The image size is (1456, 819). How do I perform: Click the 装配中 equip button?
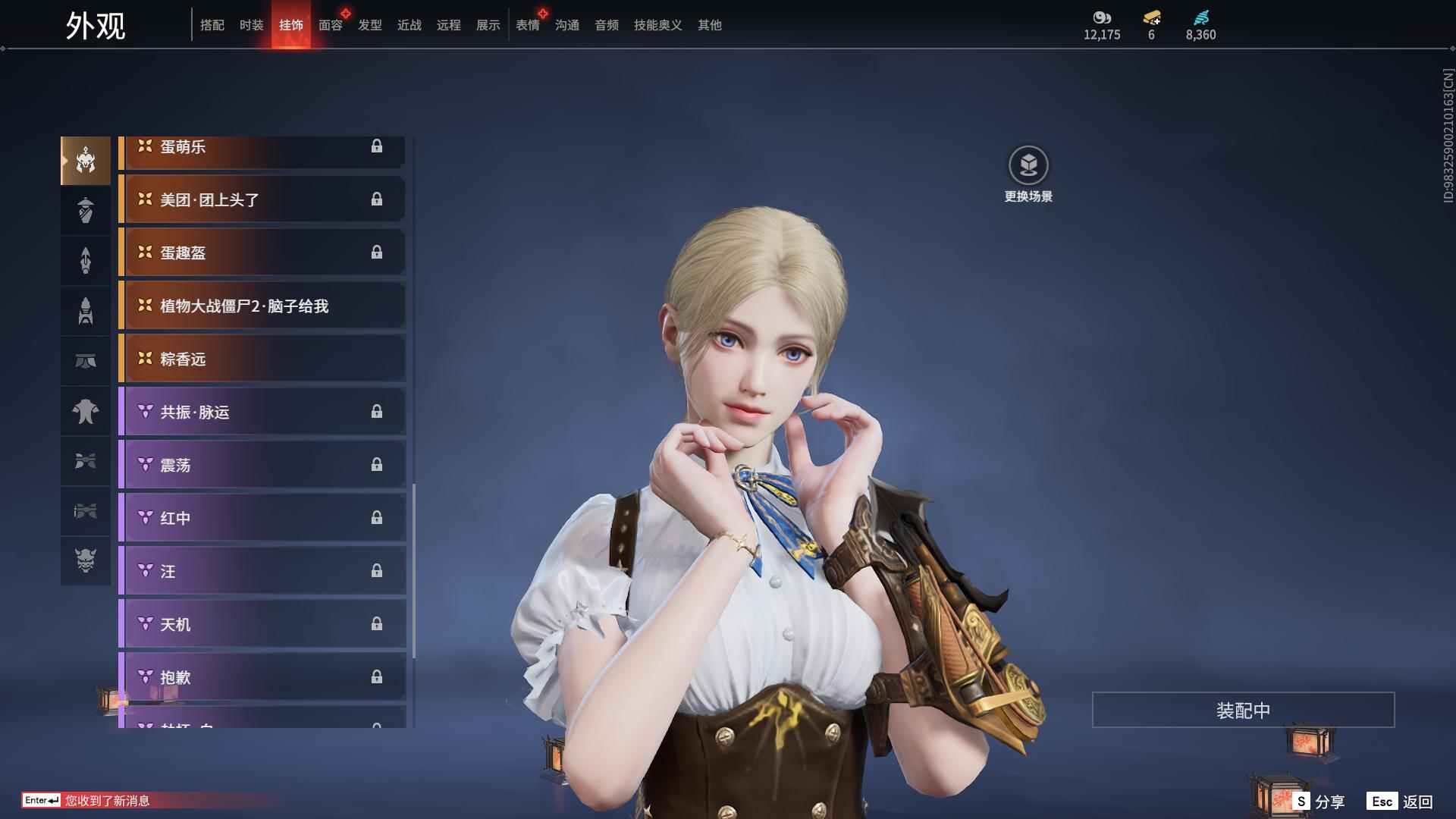pos(1243,710)
